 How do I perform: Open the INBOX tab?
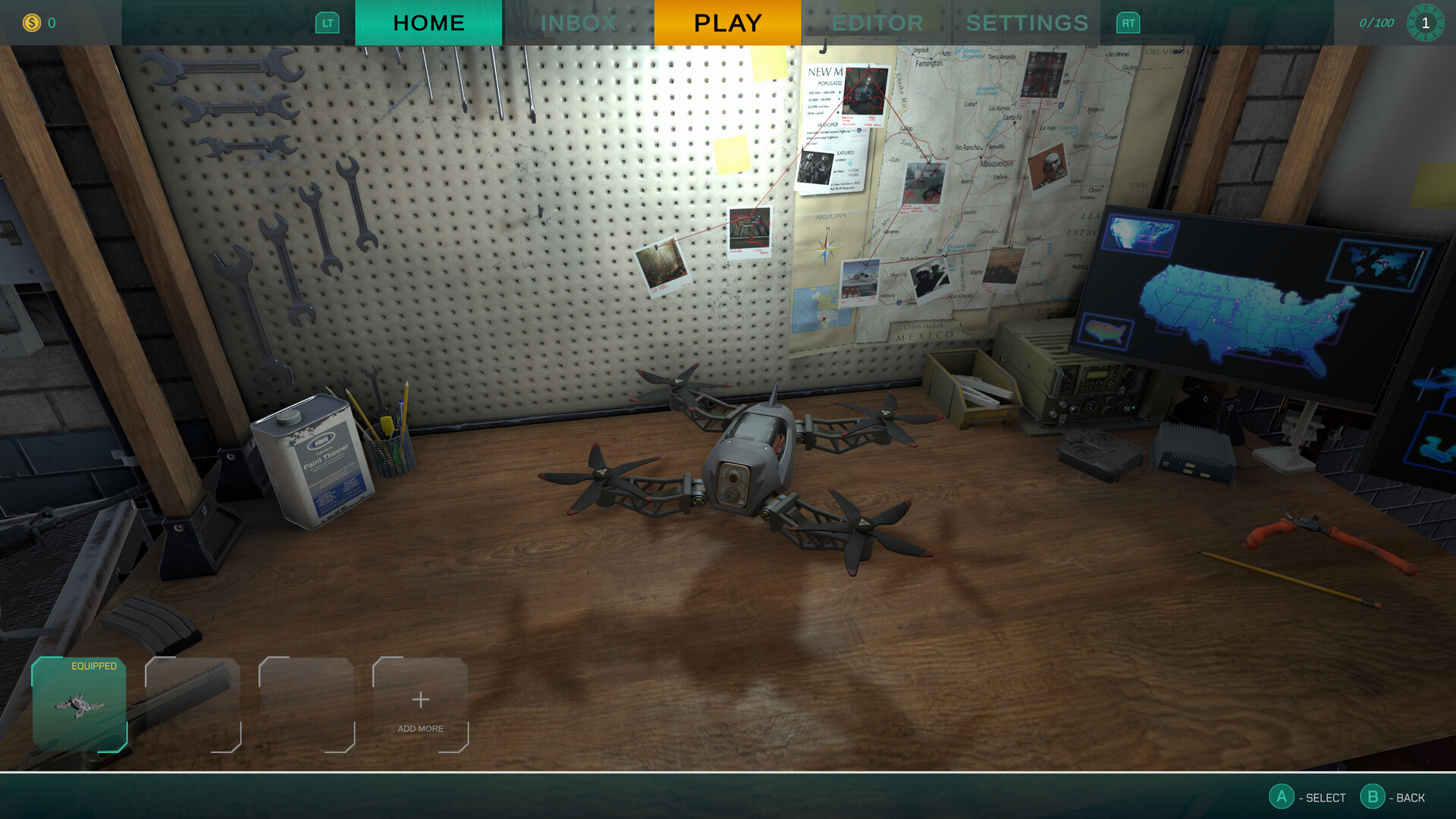(x=579, y=23)
